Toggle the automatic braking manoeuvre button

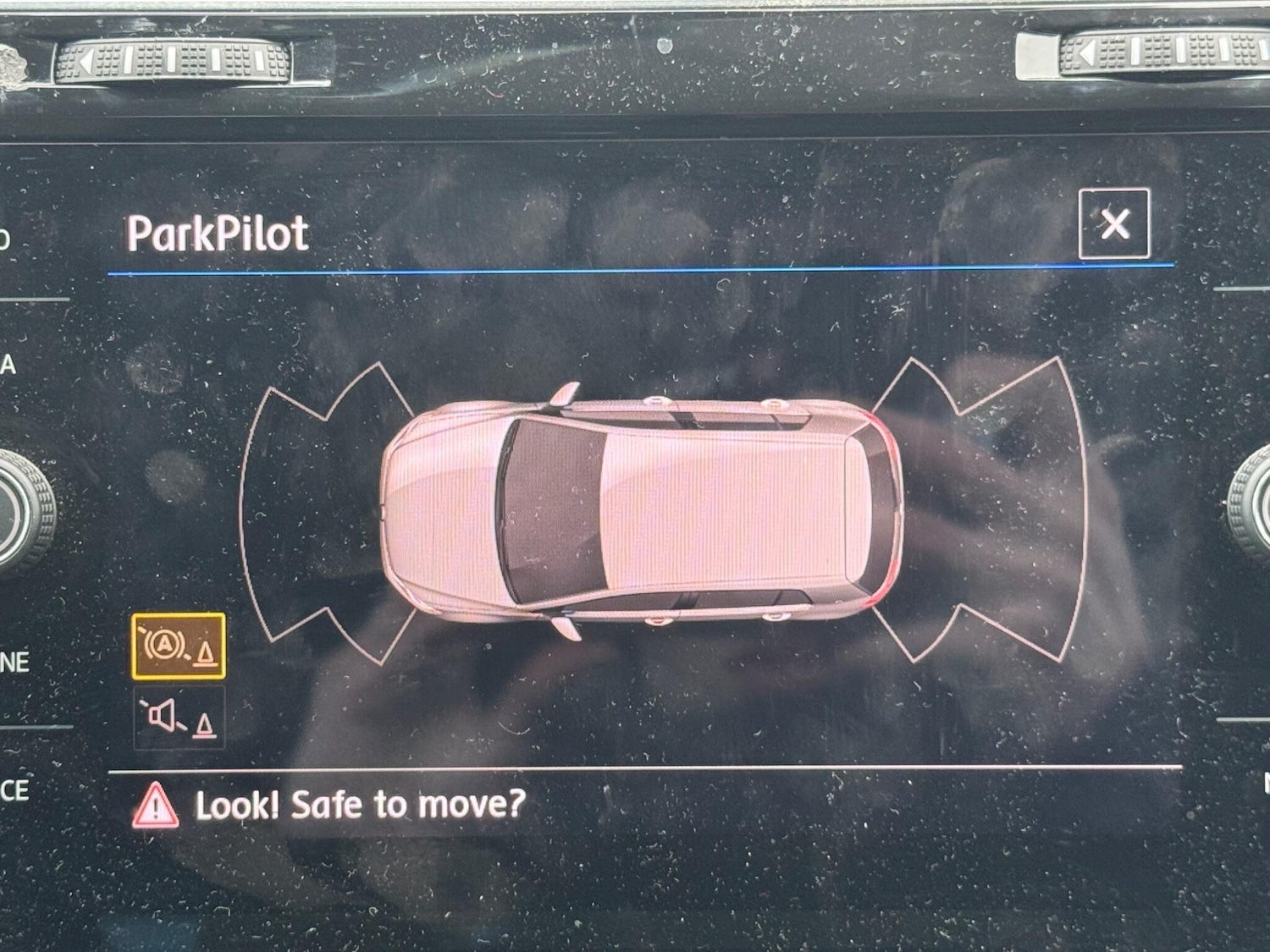pyautogui.click(x=179, y=647)
